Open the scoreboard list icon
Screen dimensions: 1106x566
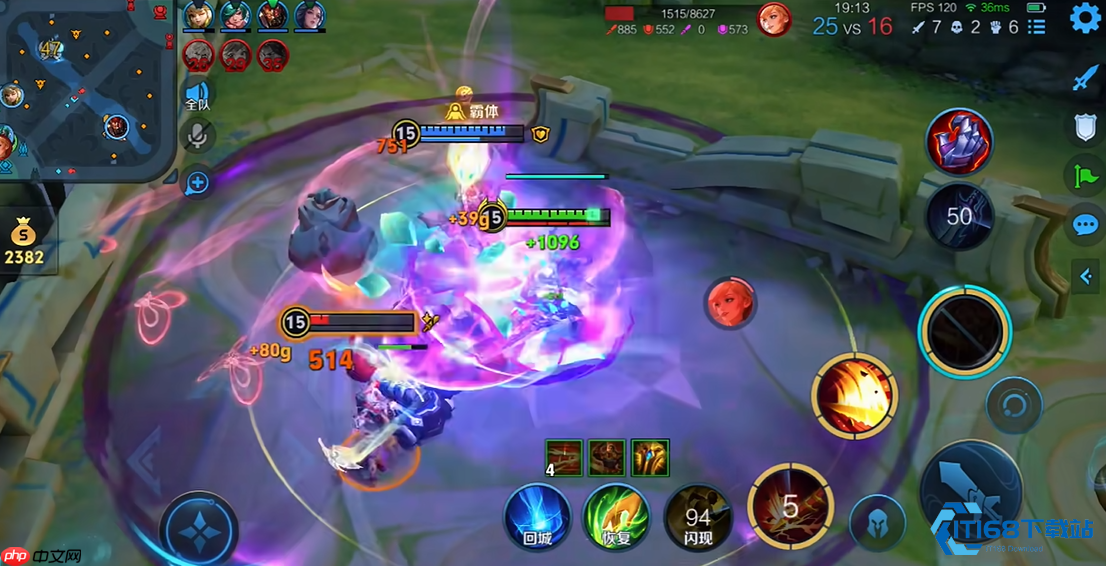tap(1037, 27)
